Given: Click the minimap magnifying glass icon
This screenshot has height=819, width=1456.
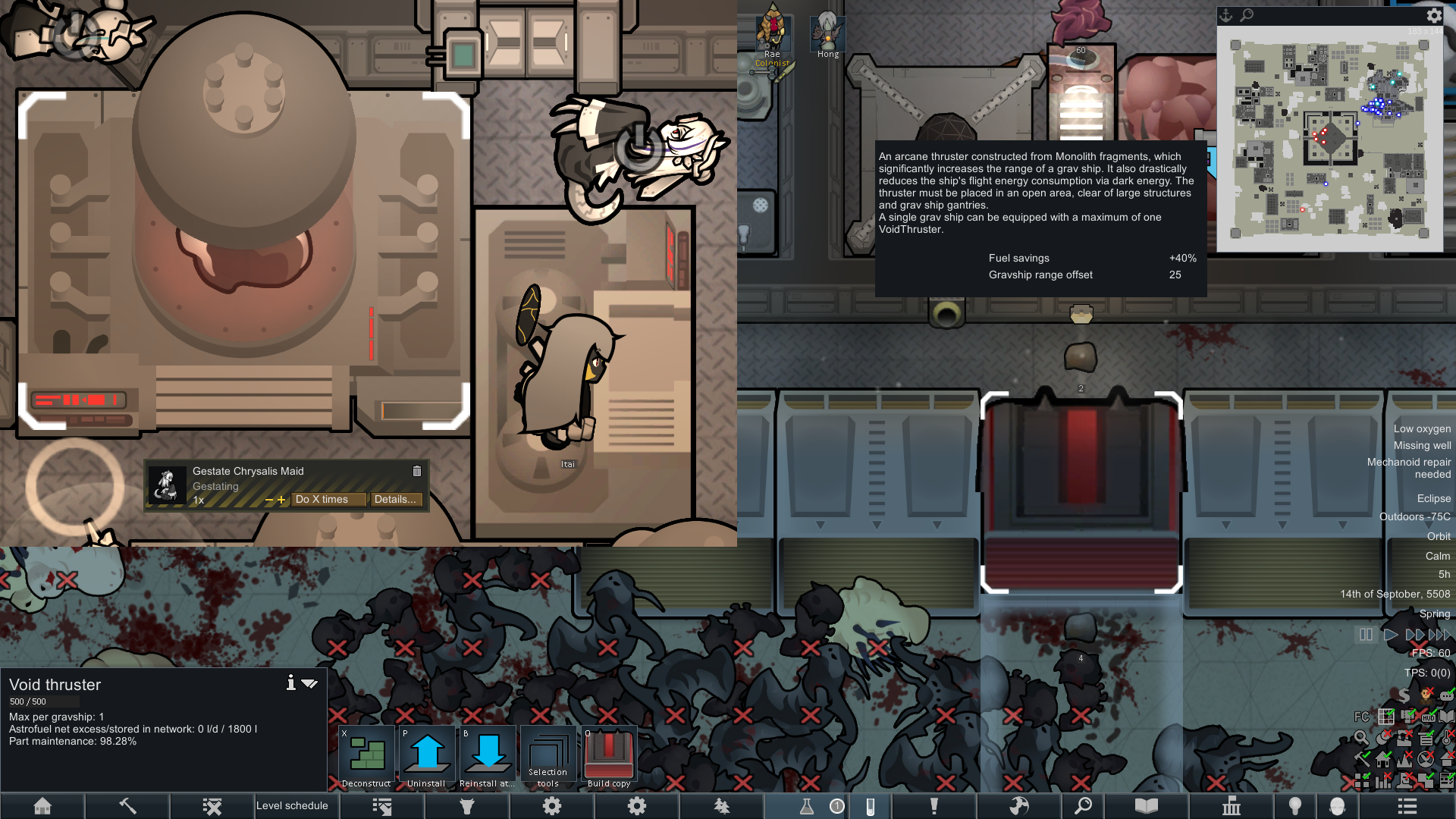Looking at the screenshot, I should pyautogui.click(x=1247, y=15).
